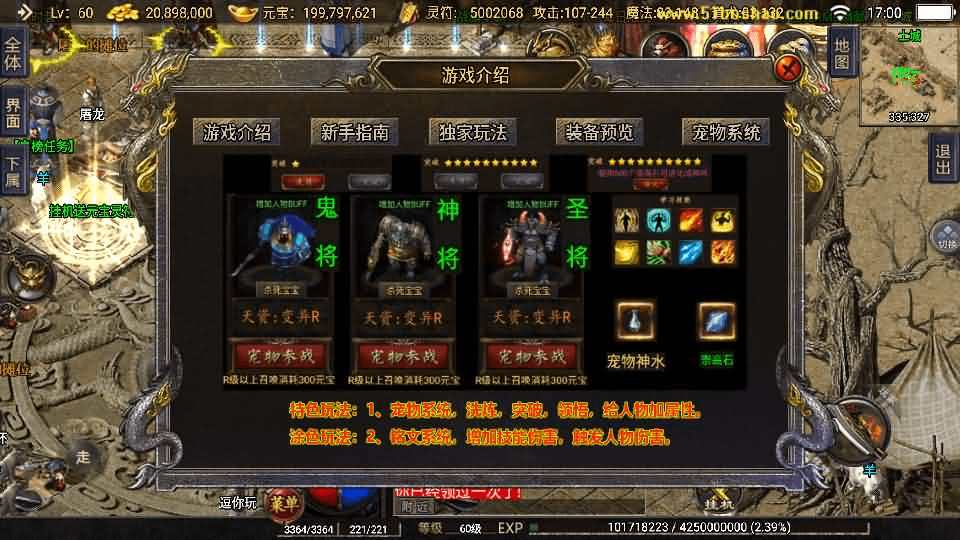Image resolution: width=960 pixels, height=540 pixels.
Task: Open the 下属 side button
Action: [13, 170]
